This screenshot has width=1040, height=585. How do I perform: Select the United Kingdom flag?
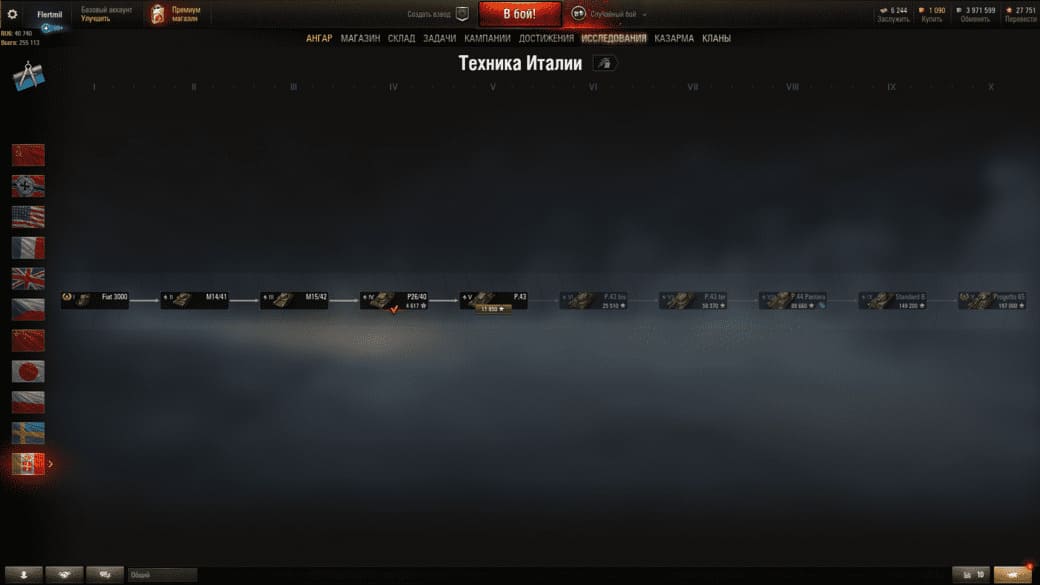pyautogui.click(x=28, y=278)
